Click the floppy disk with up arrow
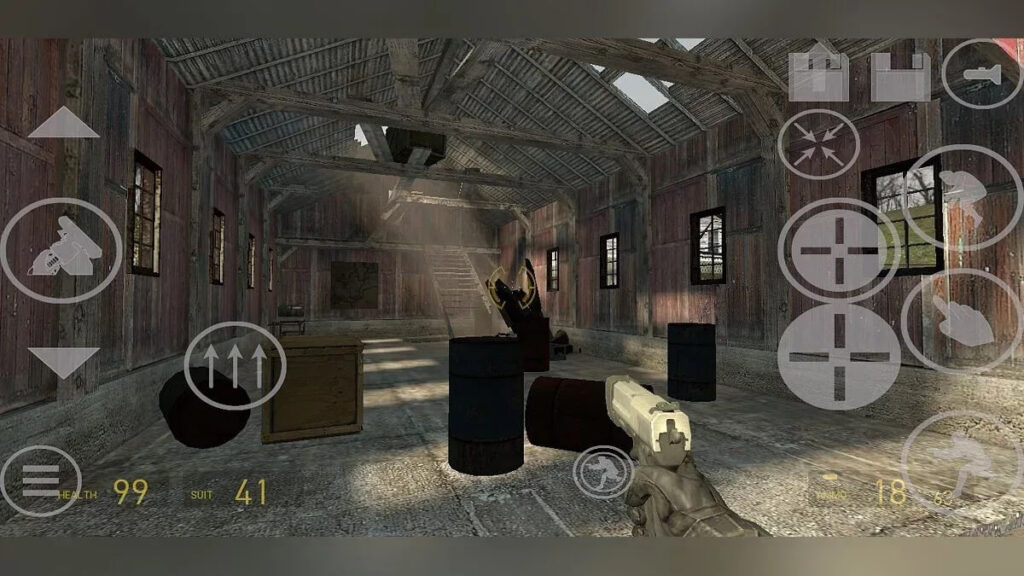 (x=818, y=75)
